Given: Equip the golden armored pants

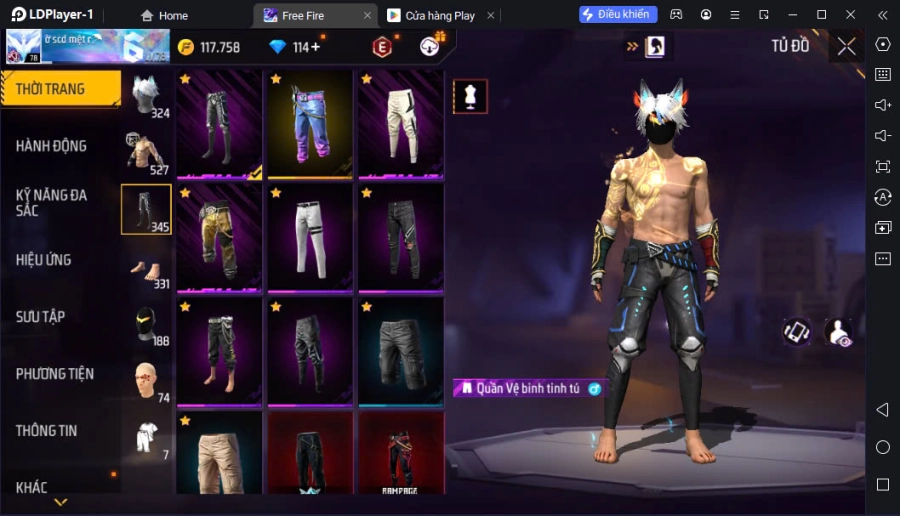Looking at the screenshot, I should (219, 238).
